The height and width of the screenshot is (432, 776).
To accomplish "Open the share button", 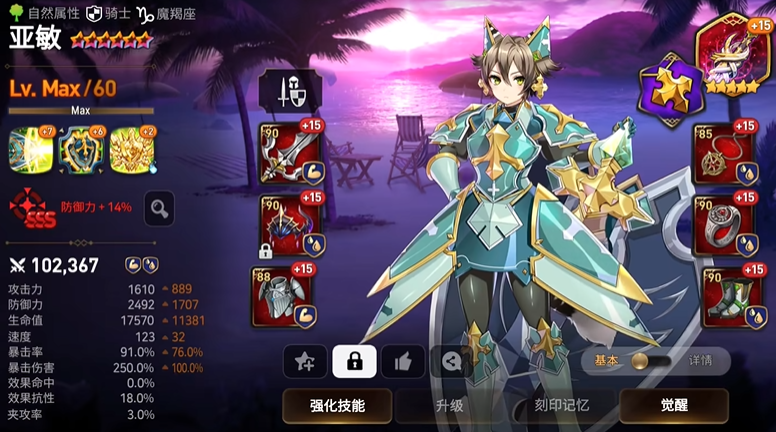I will (x=451, y=361).
